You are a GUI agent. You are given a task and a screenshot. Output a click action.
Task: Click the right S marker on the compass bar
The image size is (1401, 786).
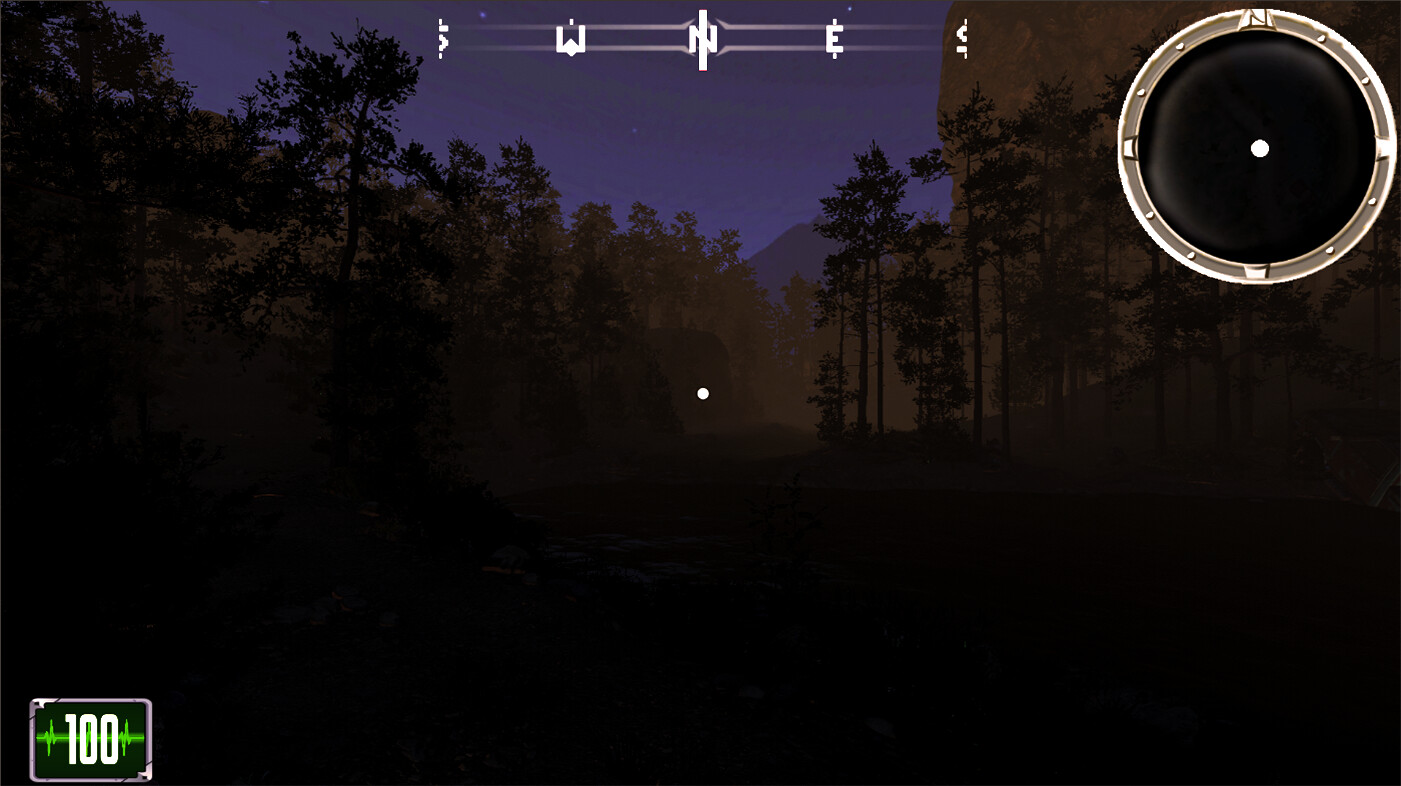click(x=961, y=40)
